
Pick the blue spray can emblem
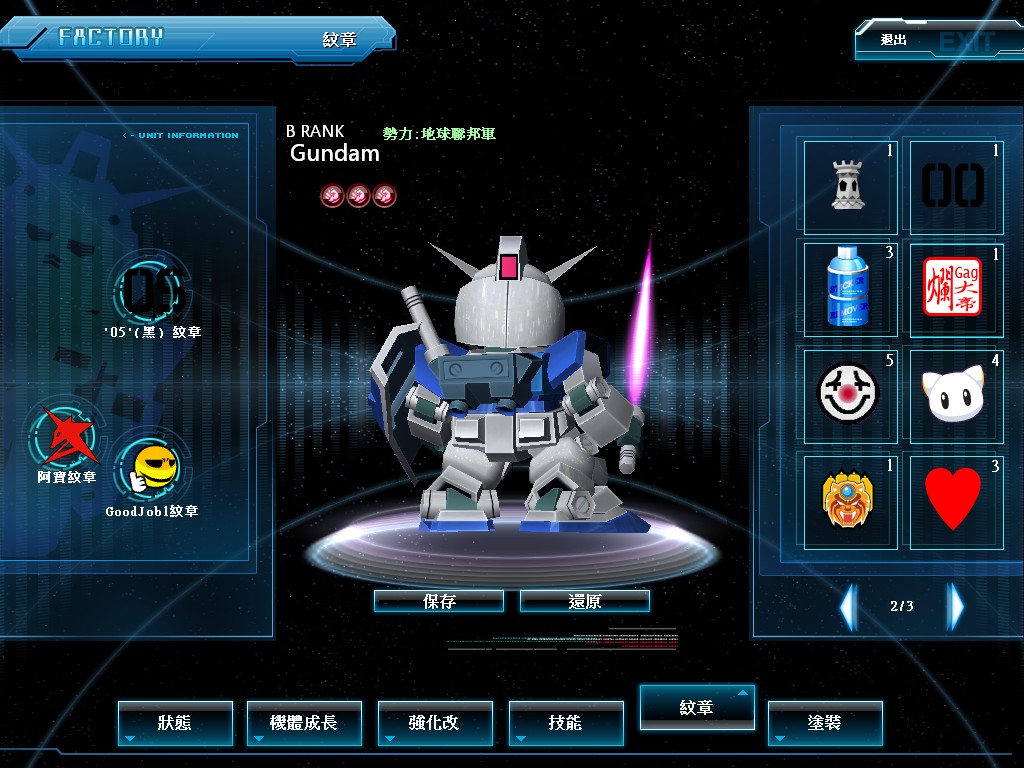(x=848, y=289)
